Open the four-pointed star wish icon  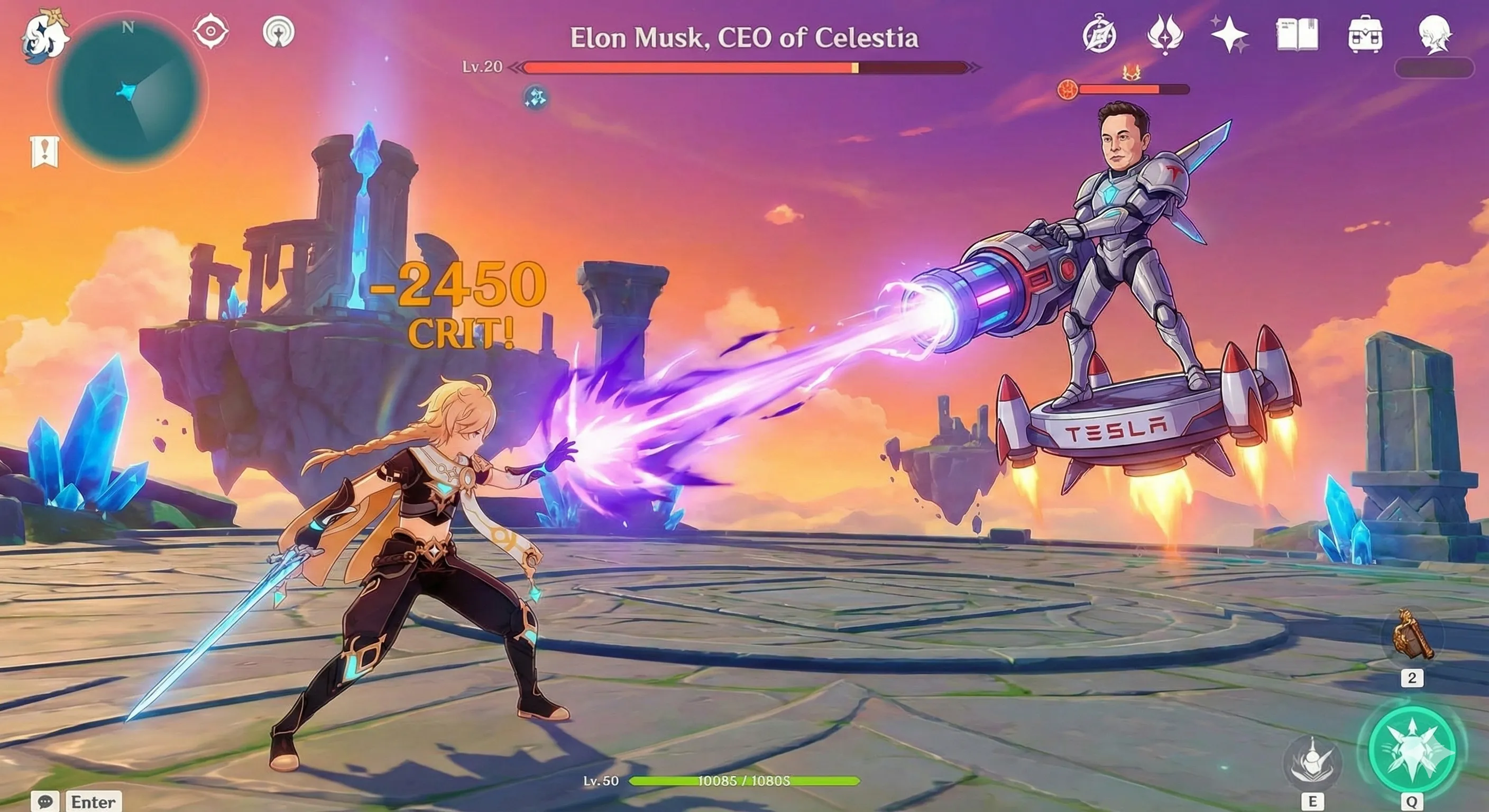[1229, 35]
